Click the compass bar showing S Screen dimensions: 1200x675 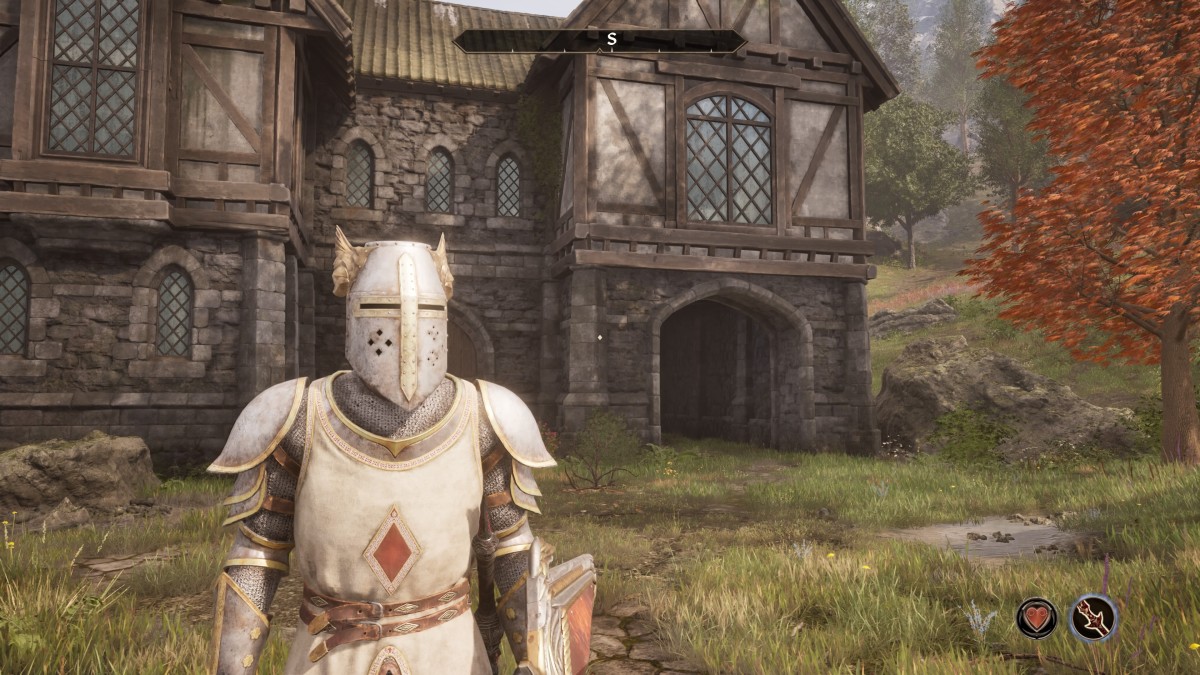[600, 41]
